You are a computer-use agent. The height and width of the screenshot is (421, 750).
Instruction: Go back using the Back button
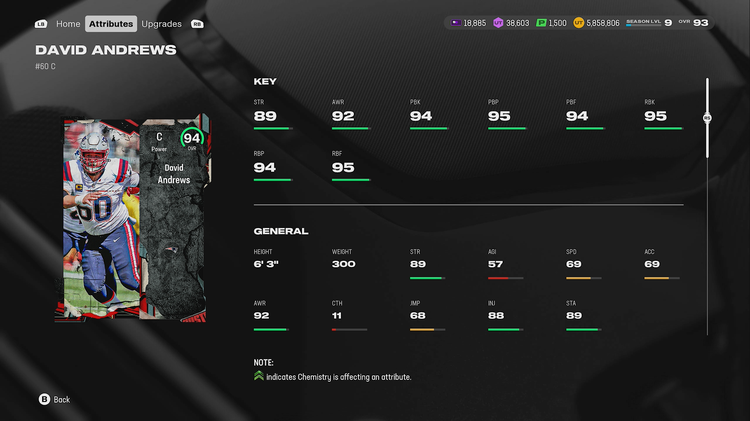(55, 399)
